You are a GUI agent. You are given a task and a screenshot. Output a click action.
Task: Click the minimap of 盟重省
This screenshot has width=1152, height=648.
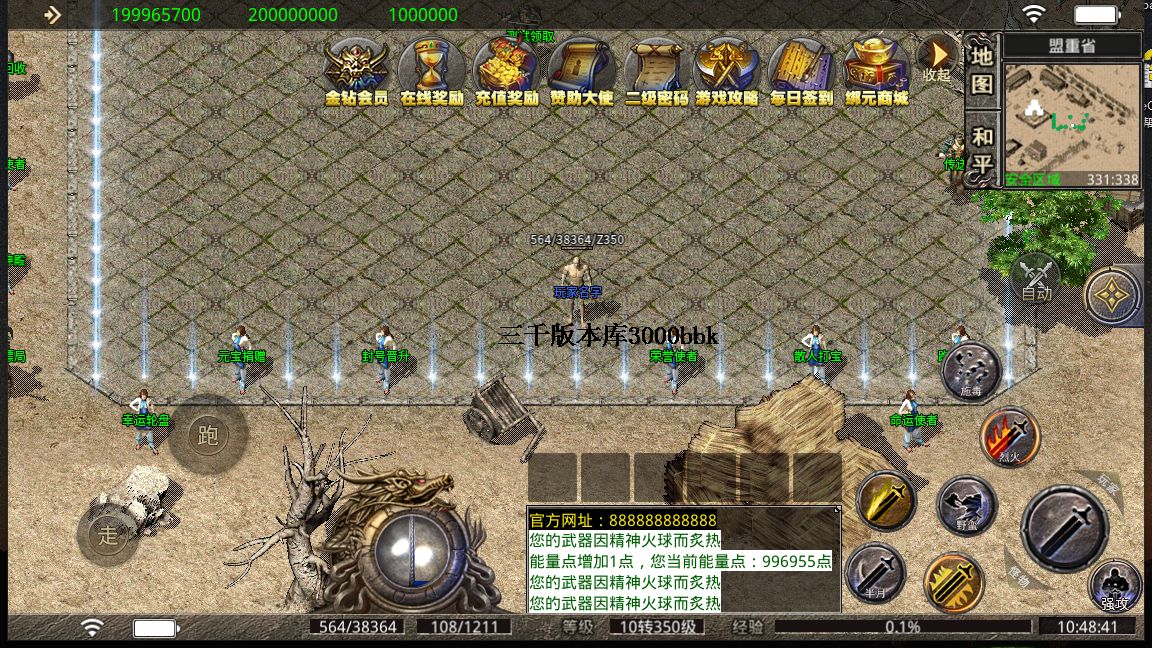point(1071,120)
